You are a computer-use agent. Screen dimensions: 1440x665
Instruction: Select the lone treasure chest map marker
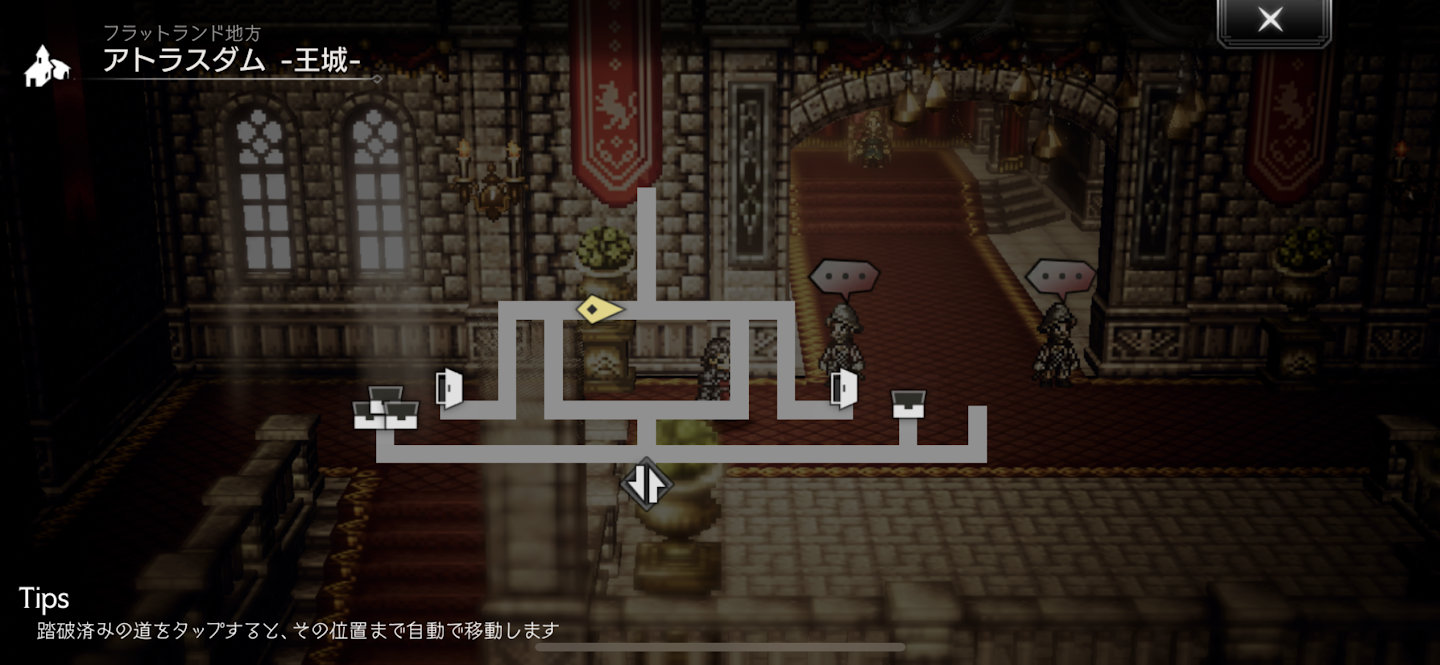tap(908, 403)
